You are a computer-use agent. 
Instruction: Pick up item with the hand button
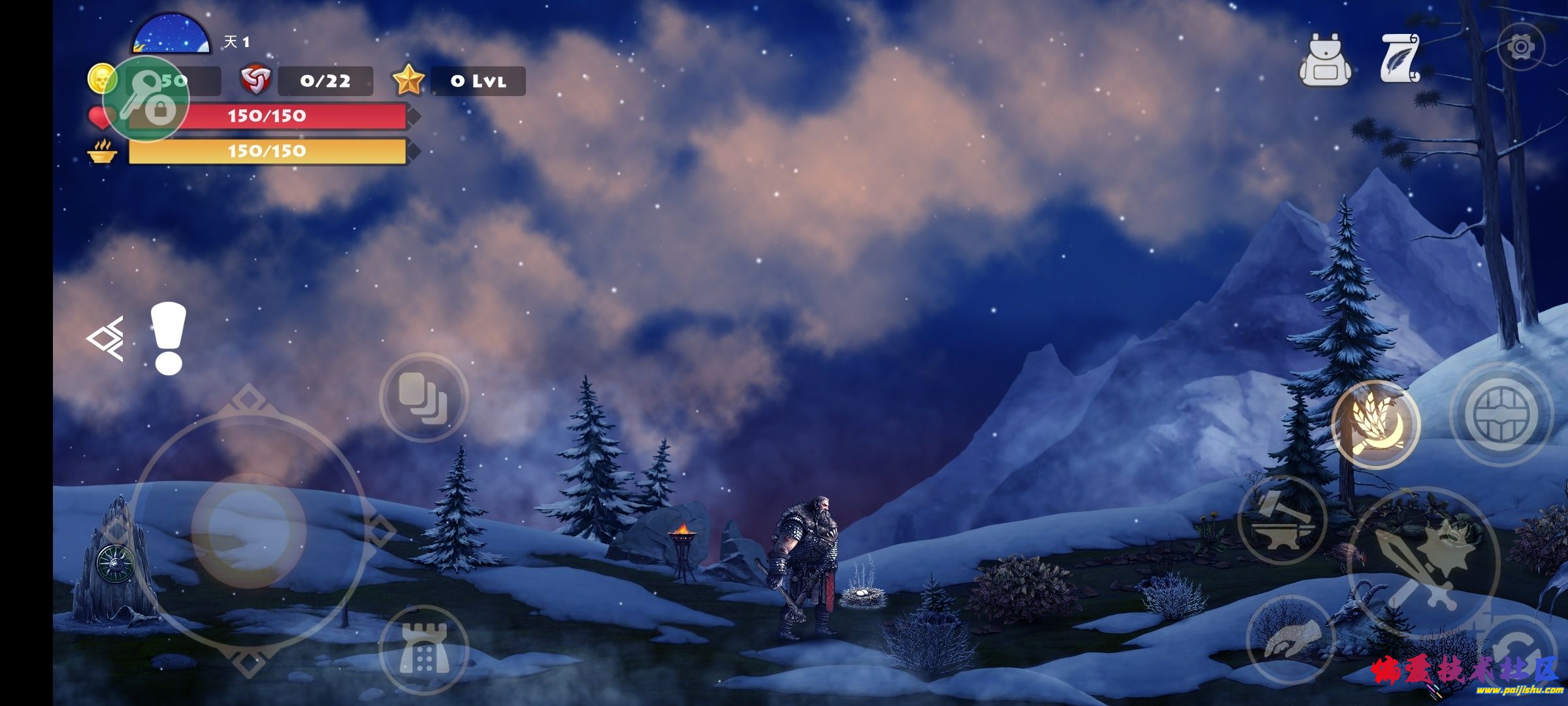point(1290,639)
